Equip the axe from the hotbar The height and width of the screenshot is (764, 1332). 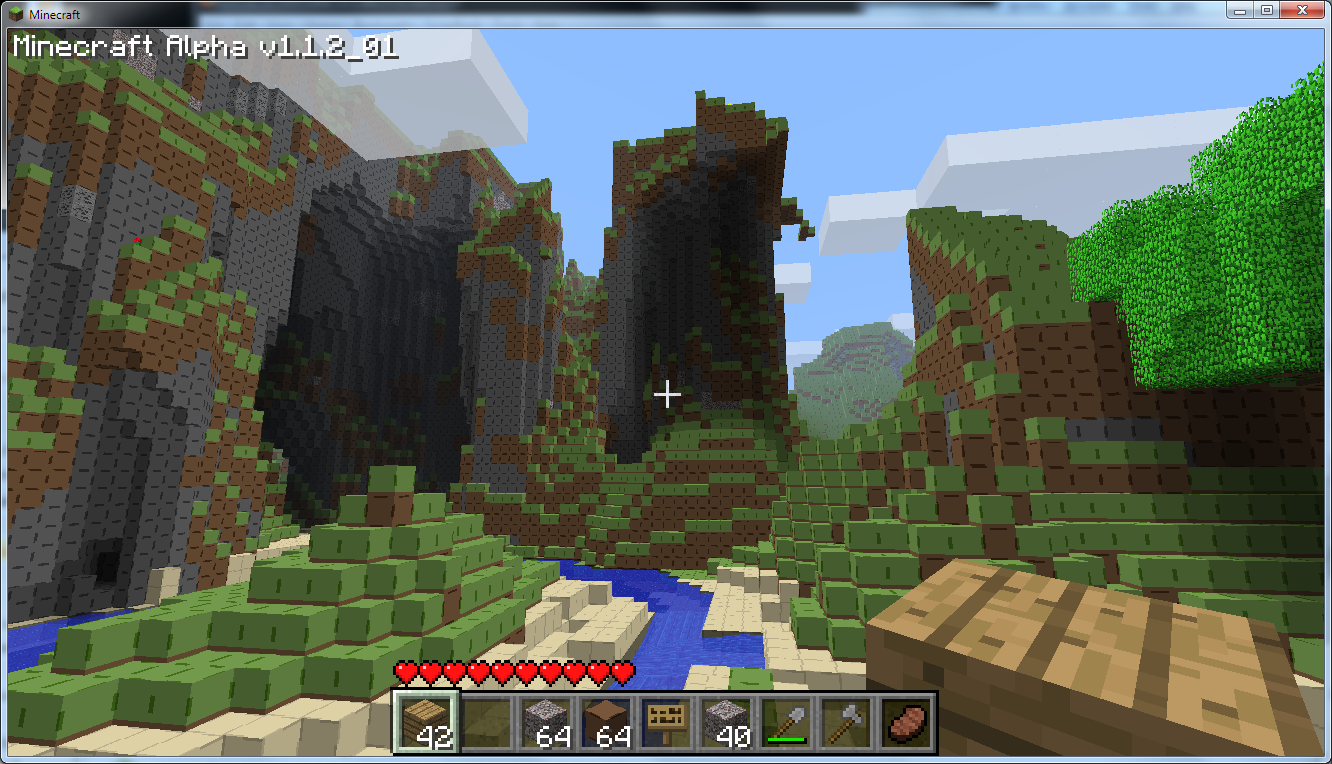click(845, 722)
